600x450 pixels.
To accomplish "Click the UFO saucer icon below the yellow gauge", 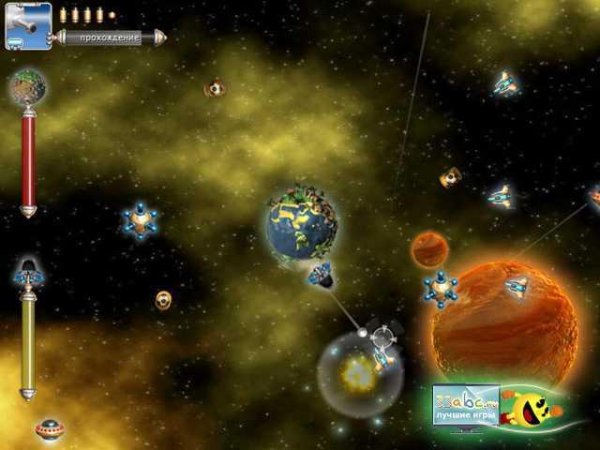I will click(46, 430).
